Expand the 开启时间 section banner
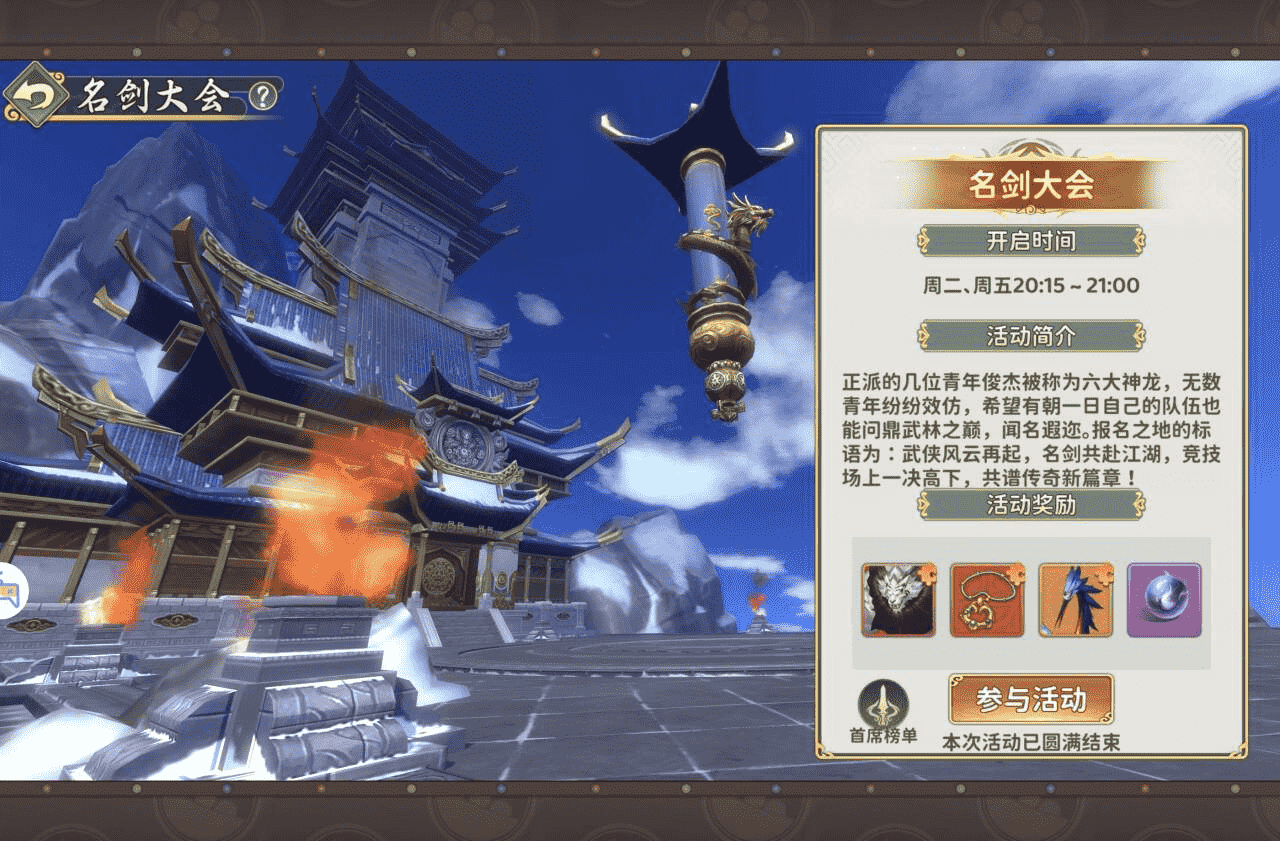 point(1030,242)
